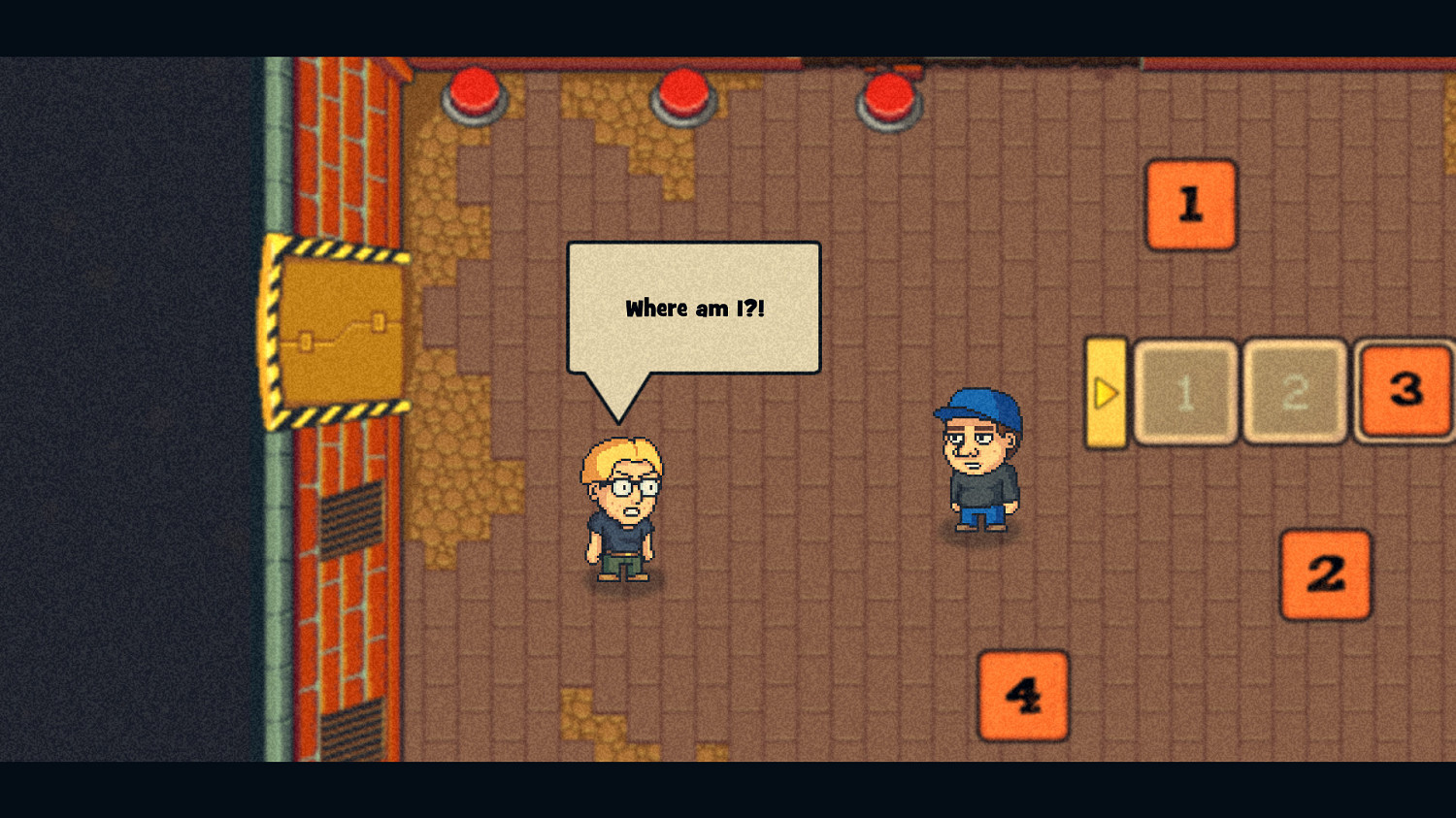Select the orange number 2 floor tile
The image size is (1456, 818).
[1324, 574]
